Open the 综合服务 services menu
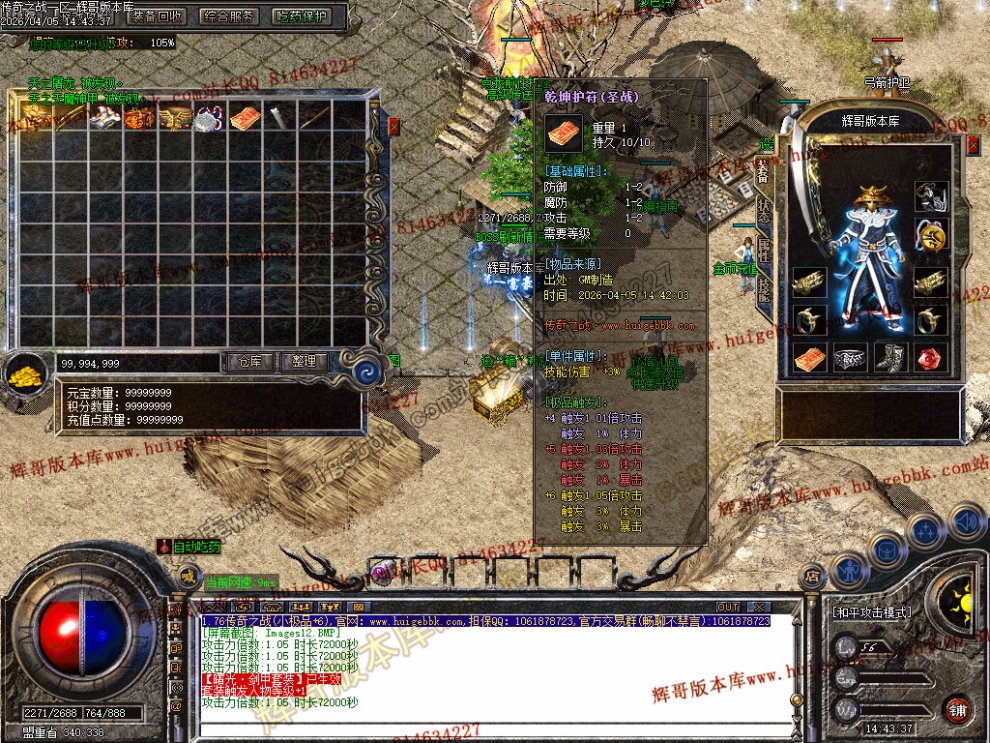This screenshot has height=743, width=990. tap(229, 16)
